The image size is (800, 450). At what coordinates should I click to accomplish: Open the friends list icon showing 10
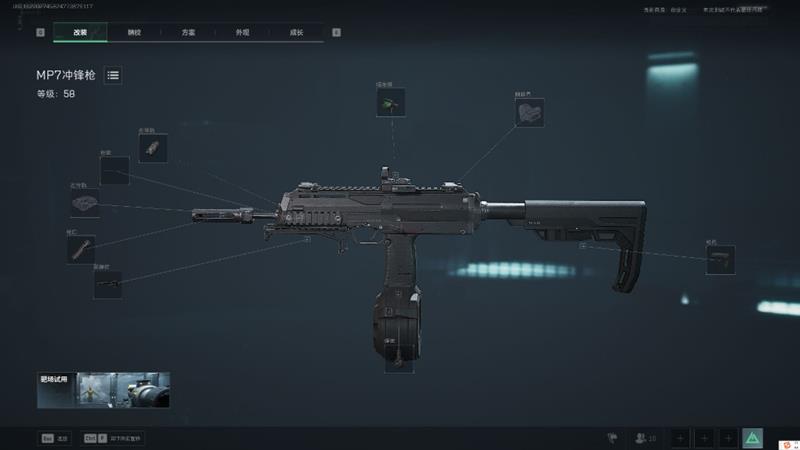[645, 438]
